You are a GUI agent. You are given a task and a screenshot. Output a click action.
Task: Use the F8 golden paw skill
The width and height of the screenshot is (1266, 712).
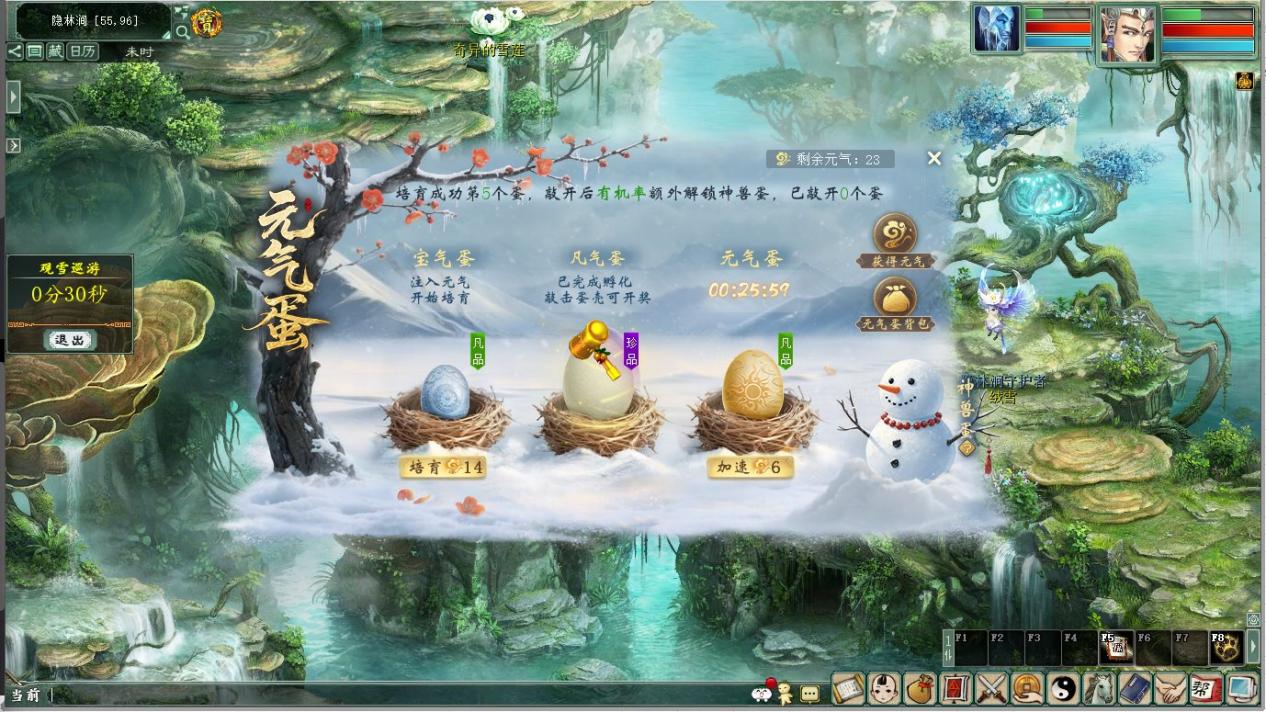1225,648
